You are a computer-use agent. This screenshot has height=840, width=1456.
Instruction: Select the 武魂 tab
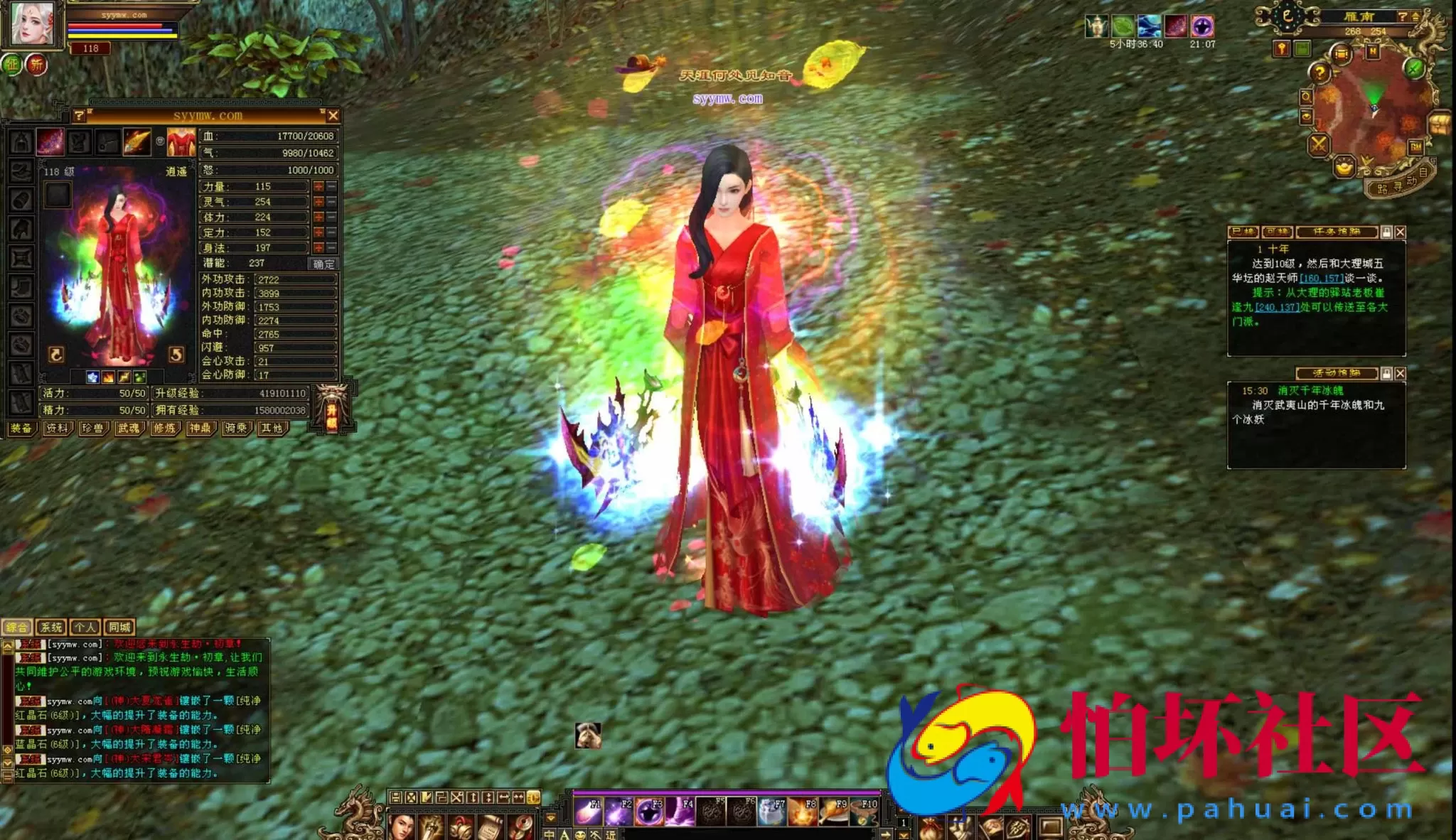tap(129, 428)
